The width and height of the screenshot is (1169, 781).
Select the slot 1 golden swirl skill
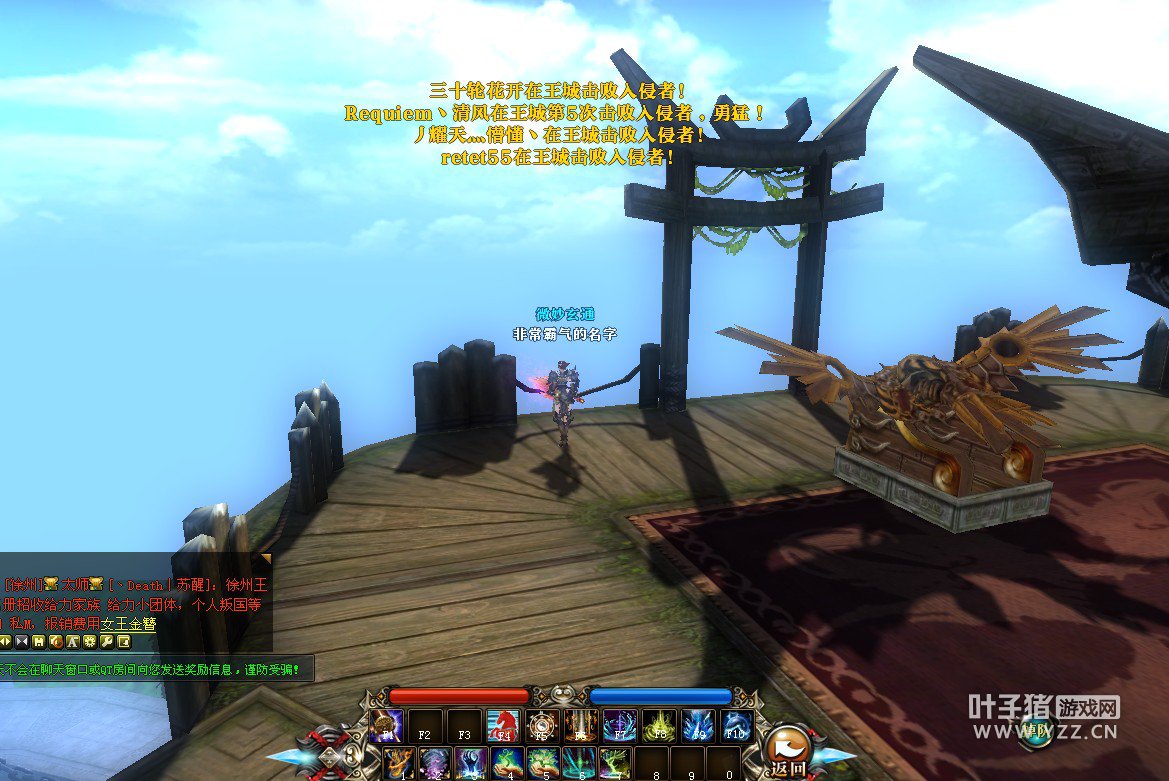[399, 763]
